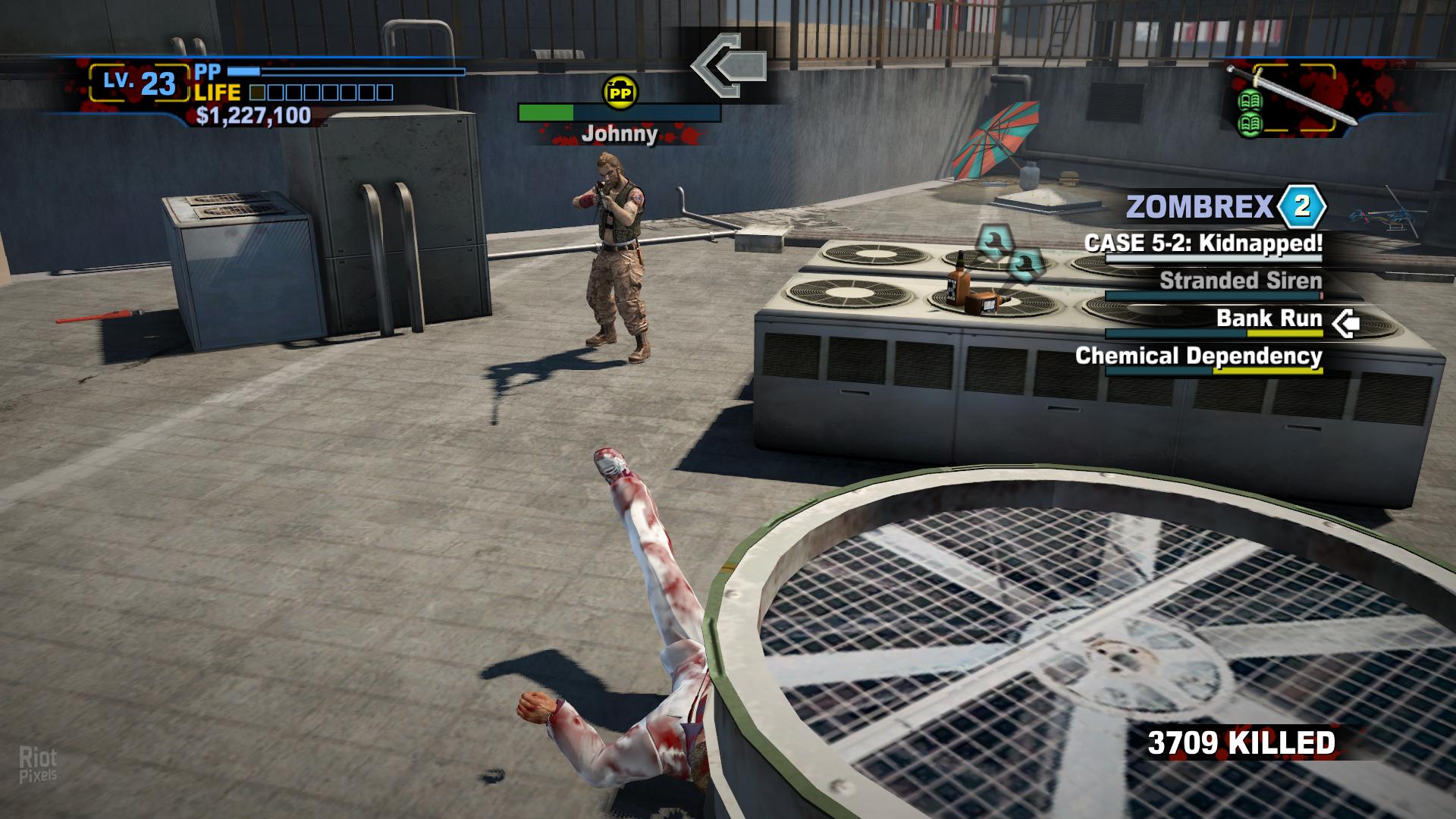This screenshot has height=819, width=1456.
Task: Choose the Stranded Siren mission
Action: [1241, 281]
